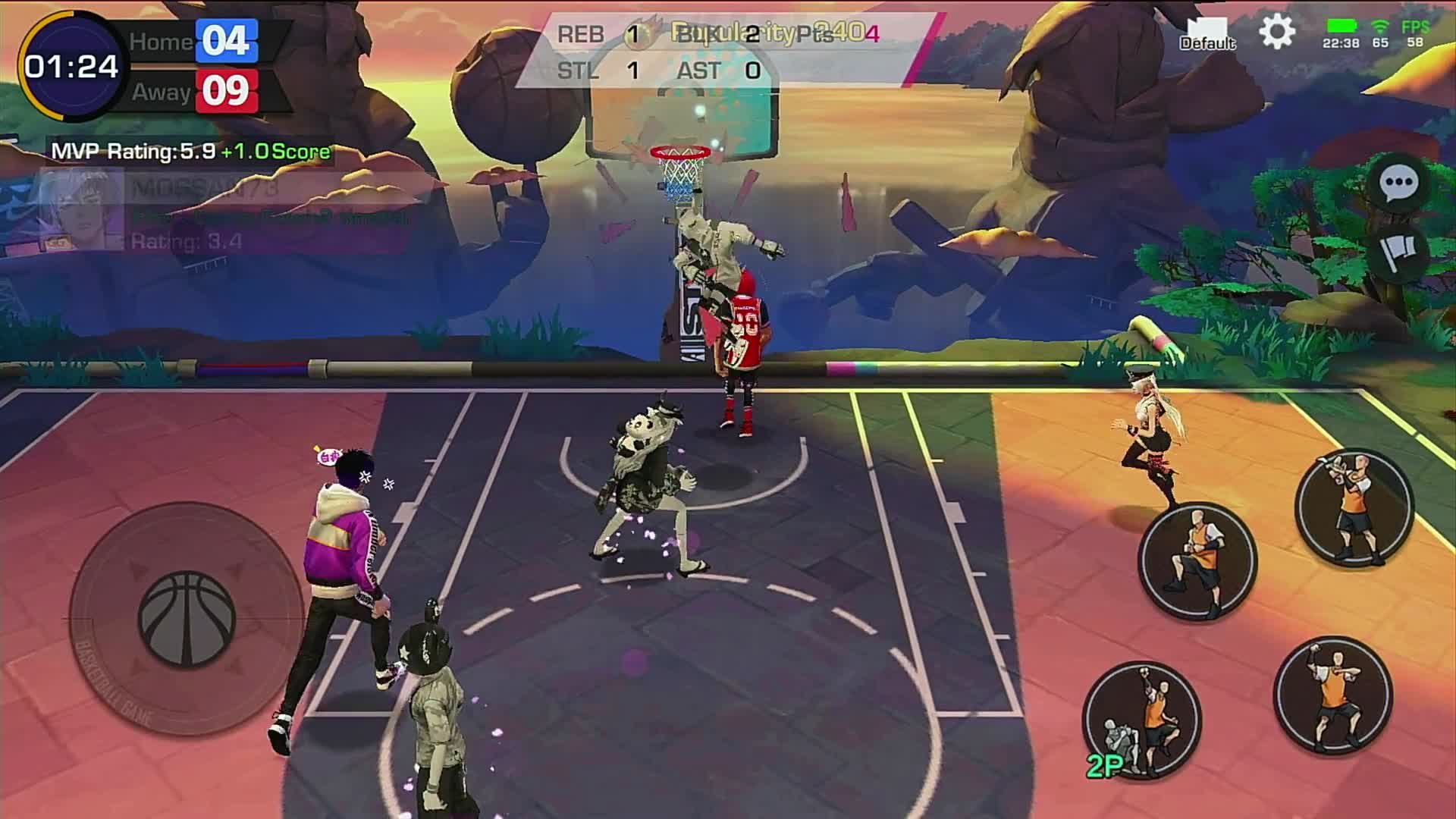Image resolution: width=1456 pixels, height=819 pixels.
Task: Expand the MVP Rating score banner
Action: [x=193, y=152]
